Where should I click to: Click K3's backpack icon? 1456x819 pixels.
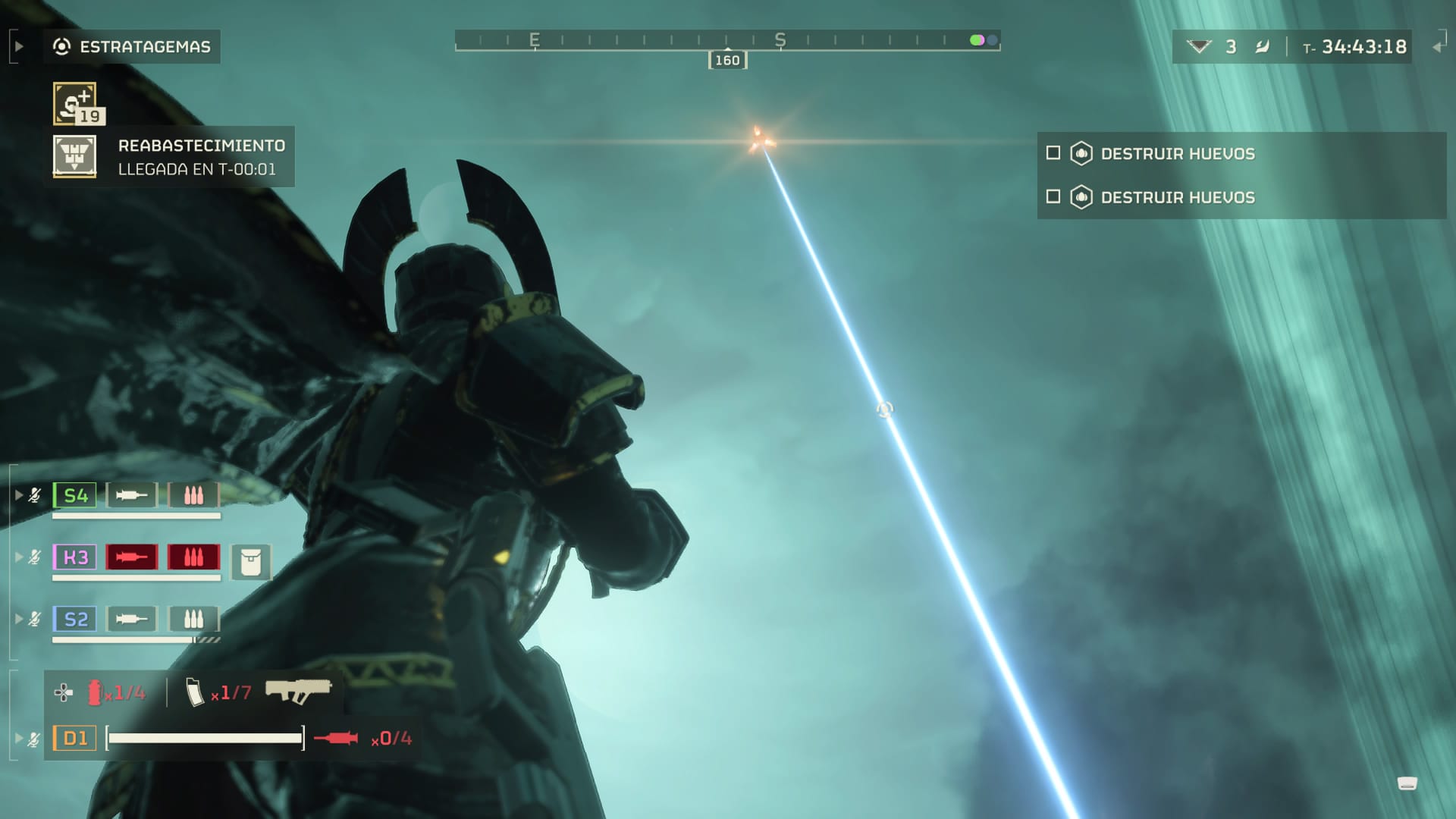[251, 563]
